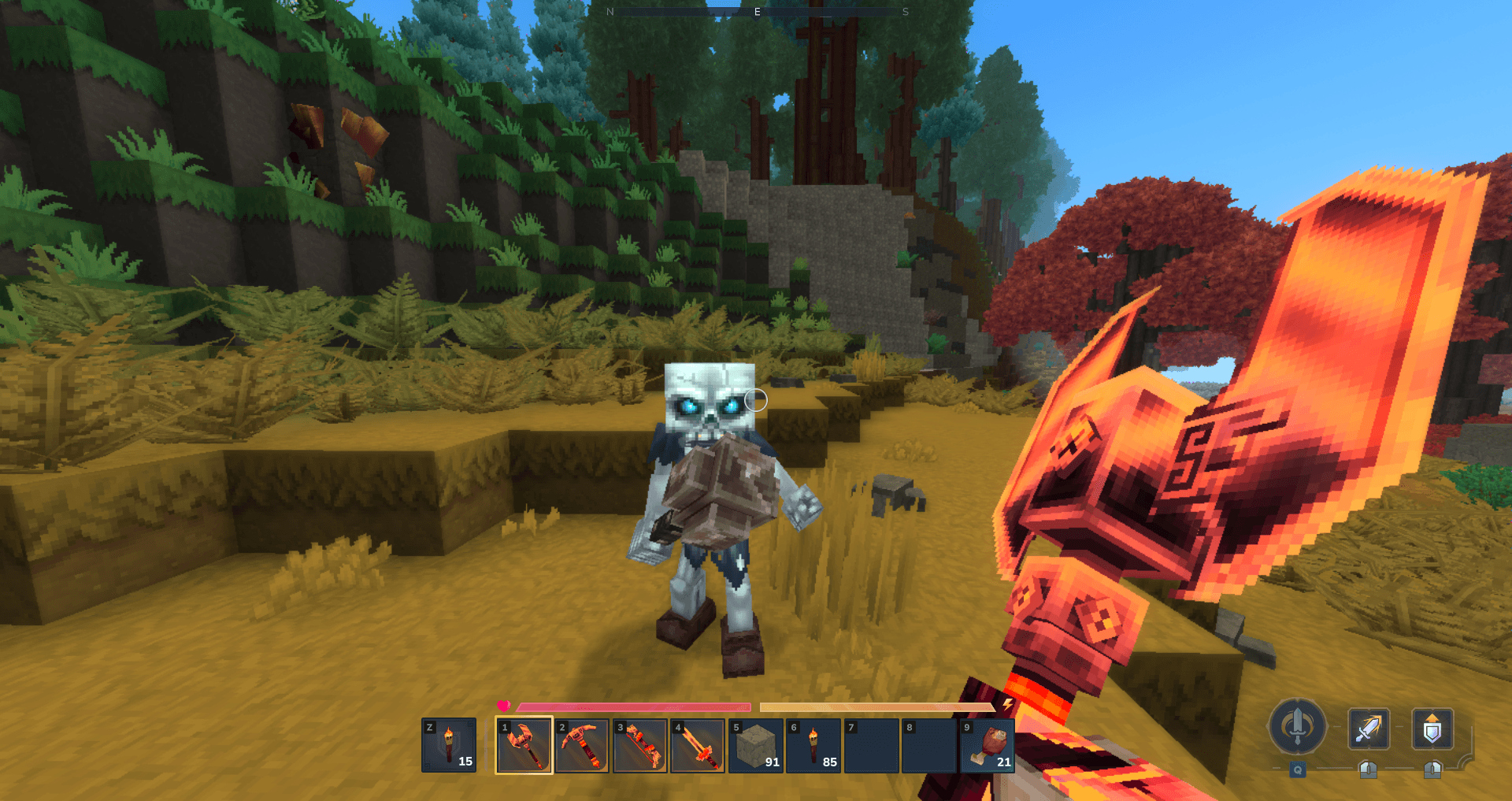This screenshot has width=1512, height=801.
Task: Select the stone block stack of 91
Action: click(x=756, y=745)
